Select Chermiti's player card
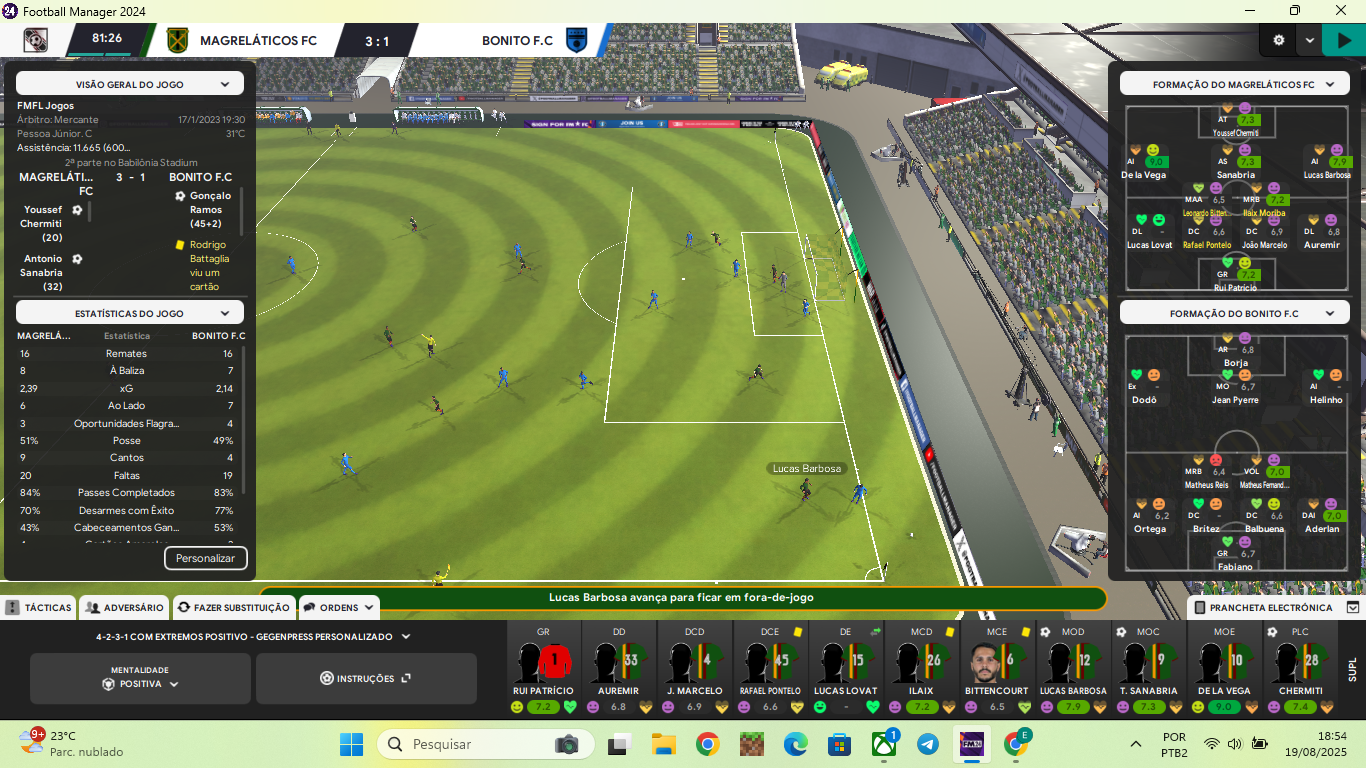Viewport: 1366px width, 768px height. click(x=1299, y=667)
